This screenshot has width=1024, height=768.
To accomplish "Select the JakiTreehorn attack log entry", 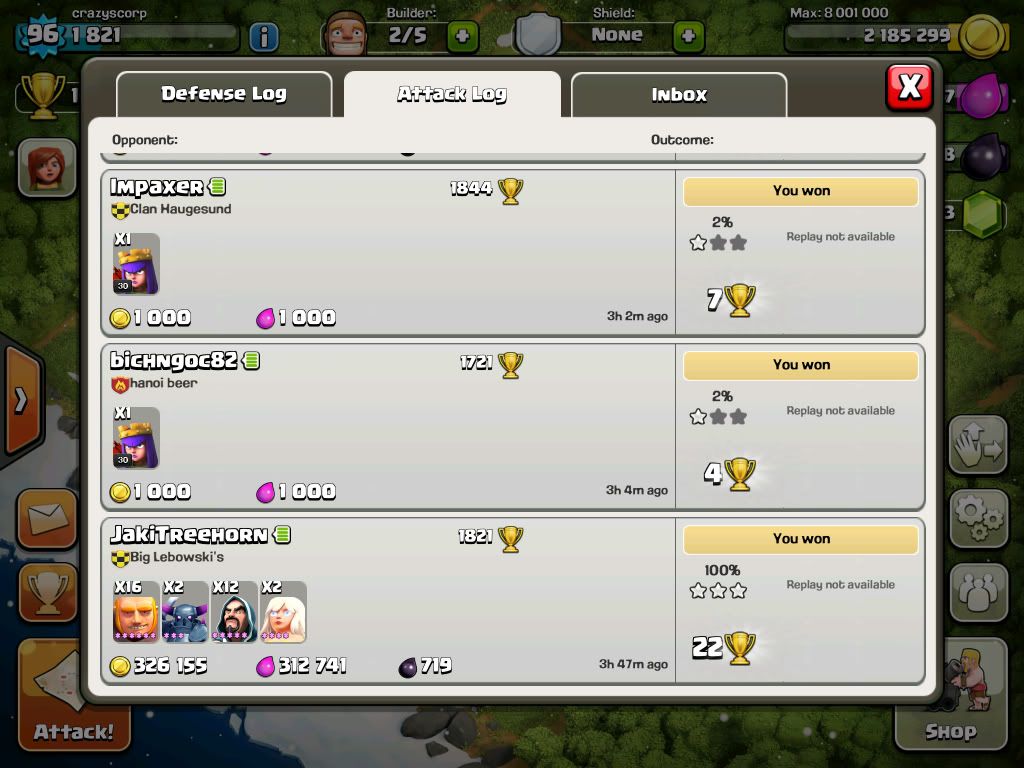I will [390, 601].
